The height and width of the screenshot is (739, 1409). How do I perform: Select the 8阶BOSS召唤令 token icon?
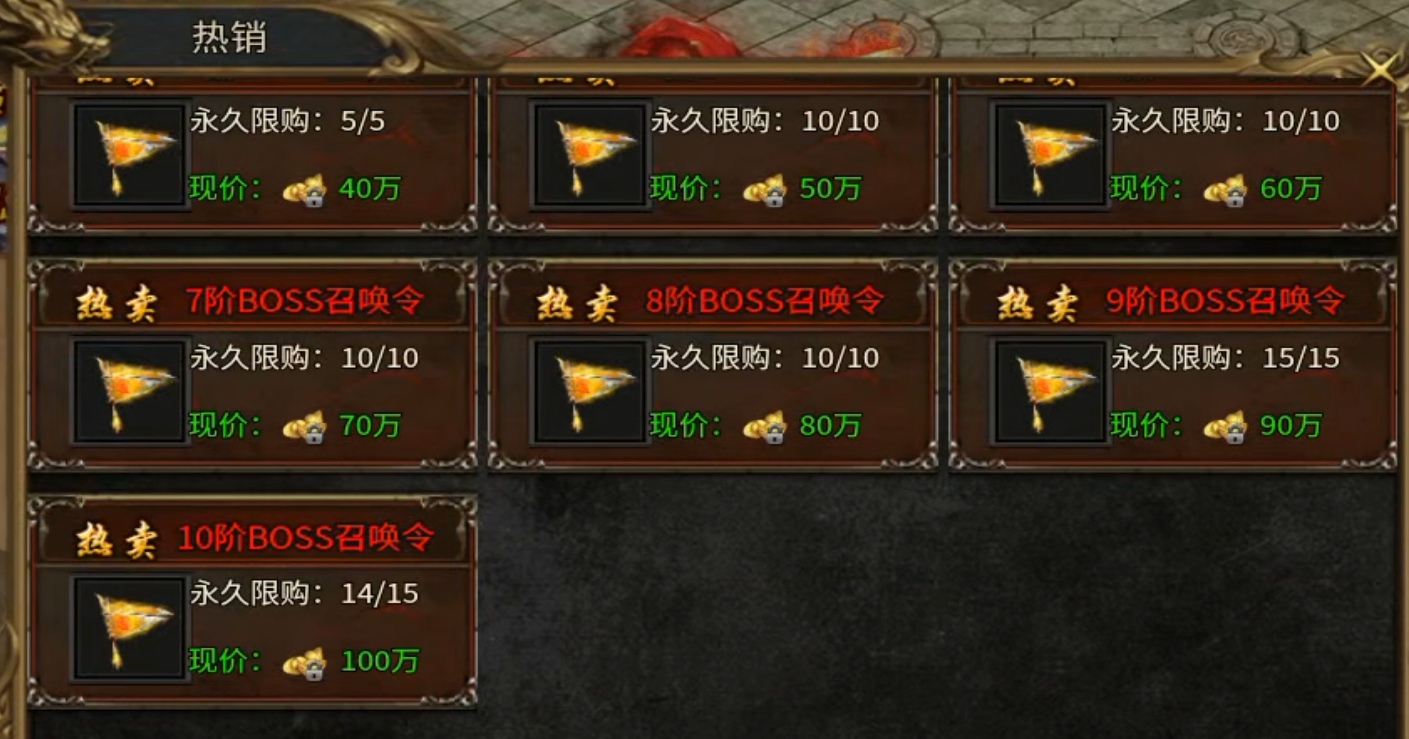[589, 390]
